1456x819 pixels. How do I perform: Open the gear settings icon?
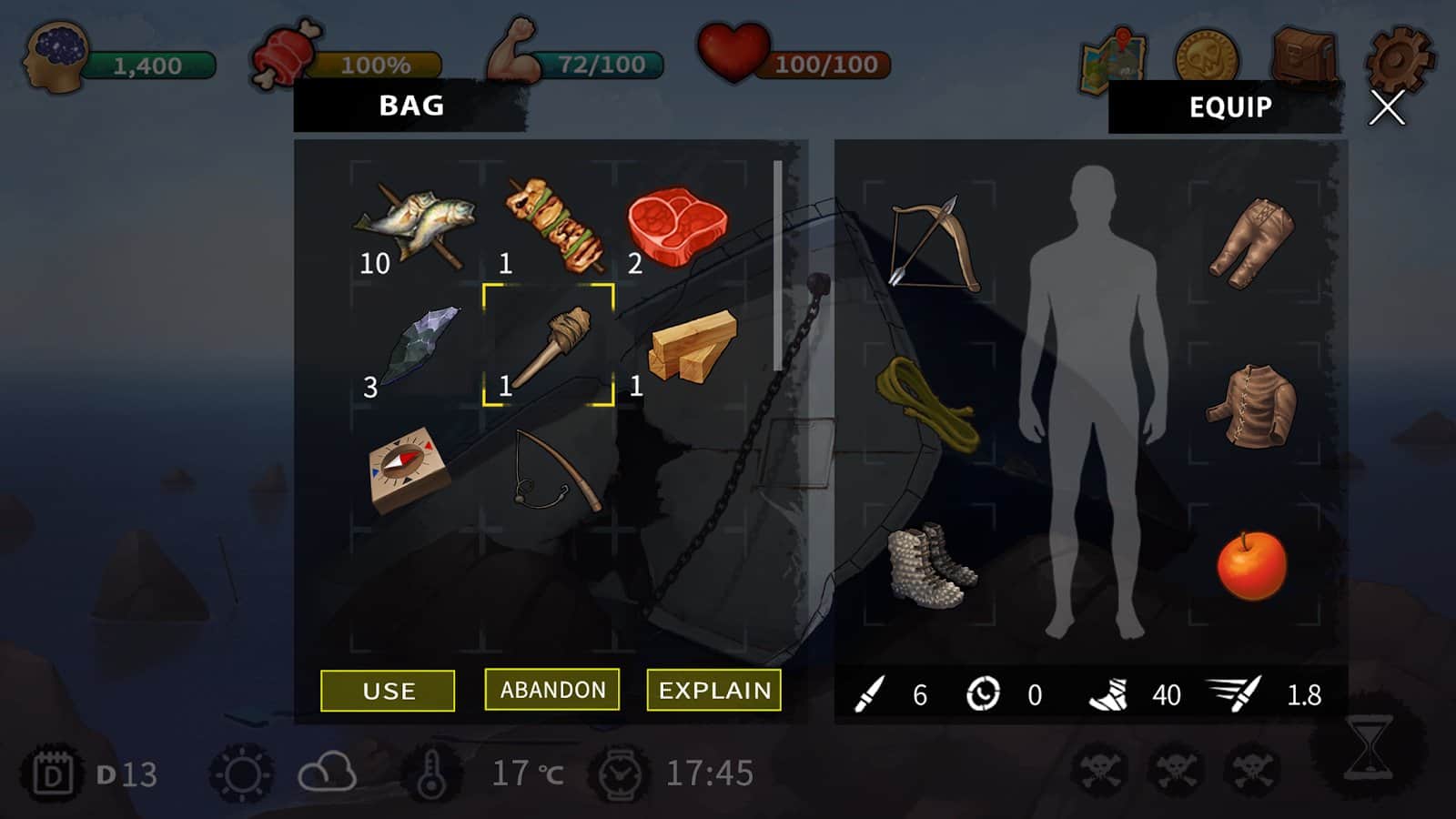(x=1398, y=59)
